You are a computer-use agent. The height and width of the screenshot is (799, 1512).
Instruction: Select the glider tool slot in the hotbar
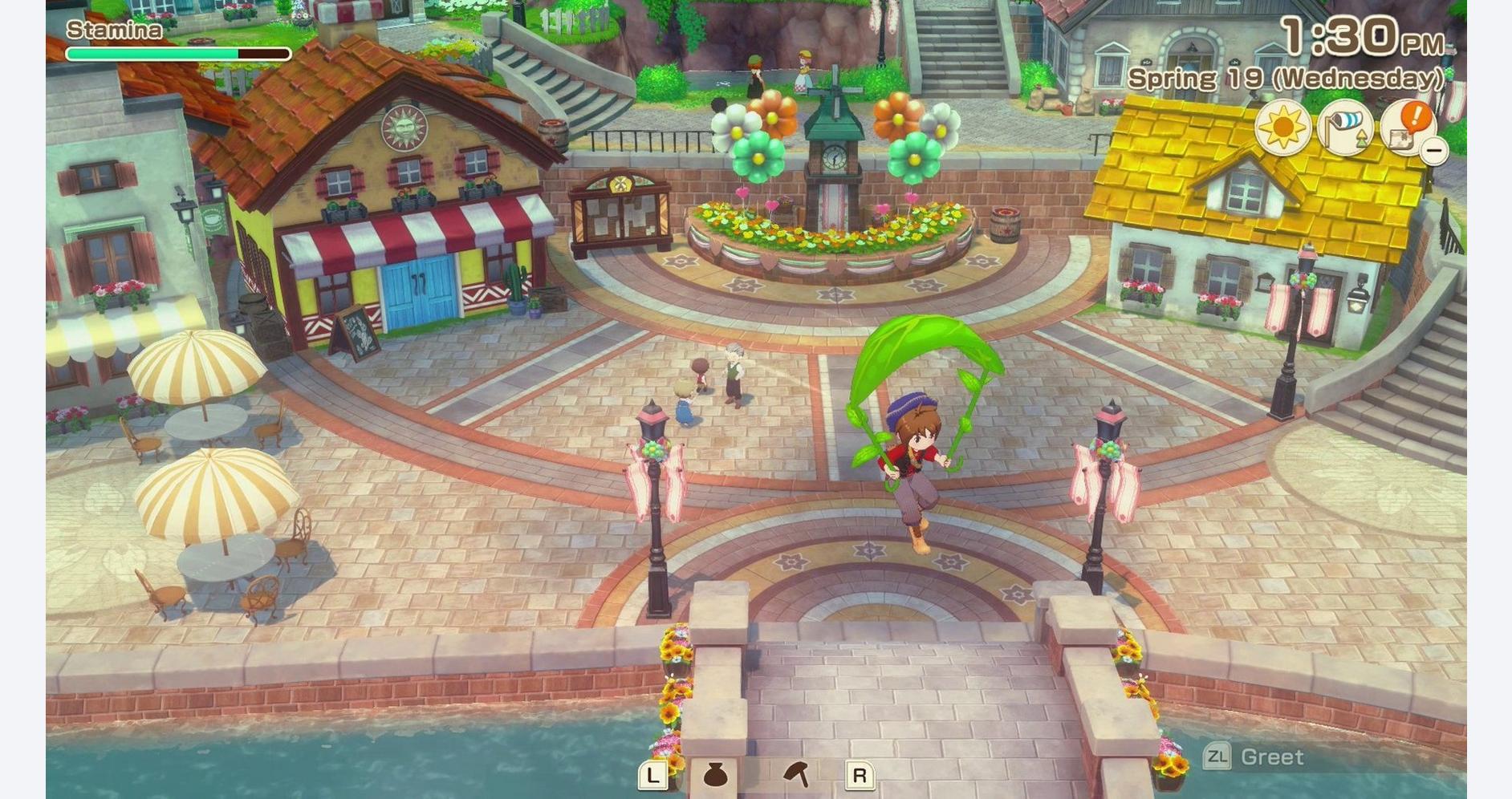[x=796, y=774]
